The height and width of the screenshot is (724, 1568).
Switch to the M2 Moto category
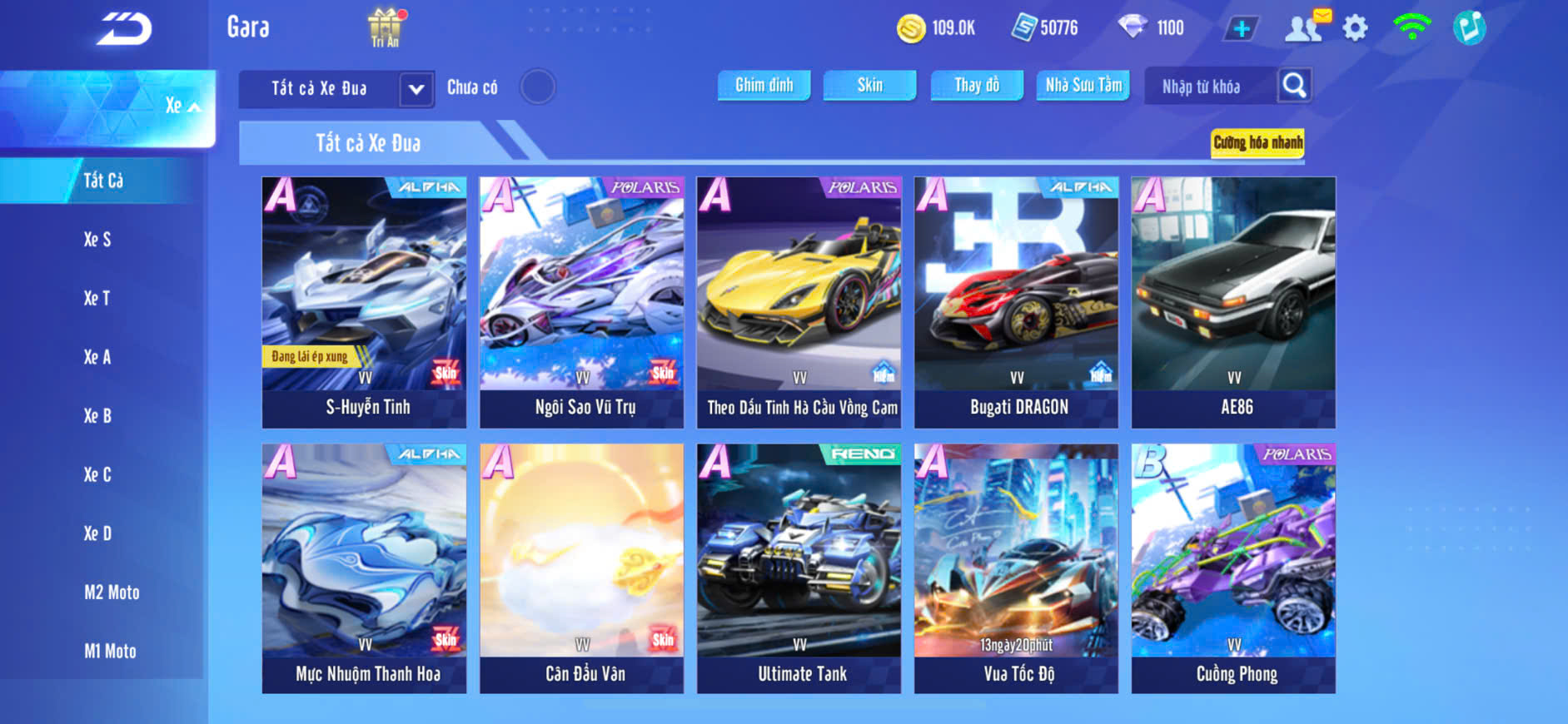tap(112, 593)
